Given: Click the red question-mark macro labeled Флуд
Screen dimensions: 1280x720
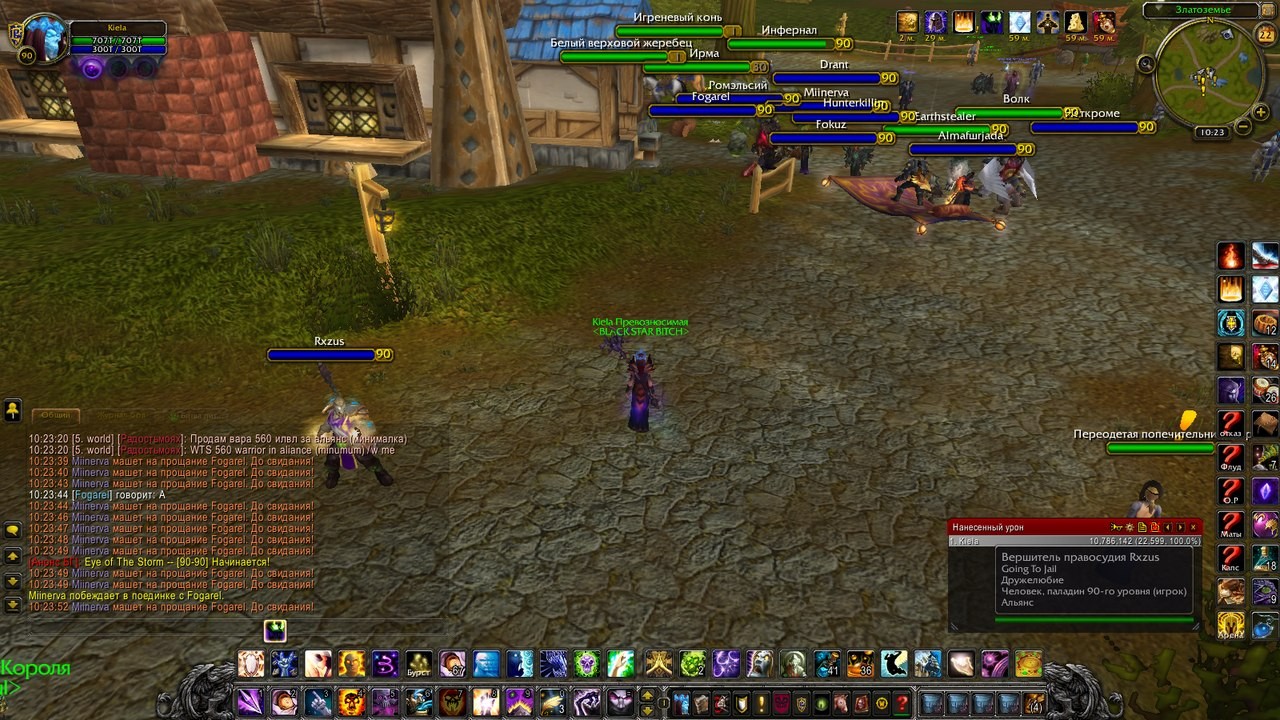Looking at the screenshot, I should [1231, 458].
